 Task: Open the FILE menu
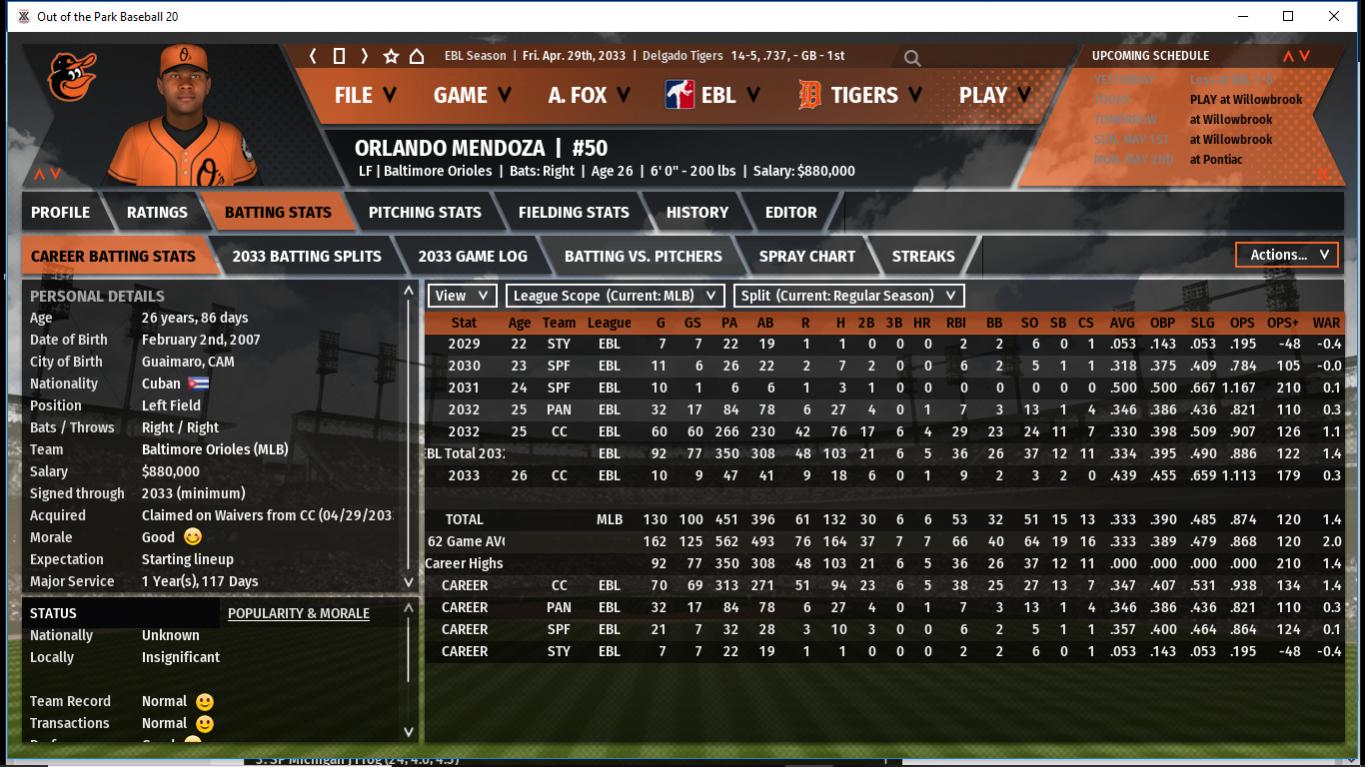click(365, 95)
